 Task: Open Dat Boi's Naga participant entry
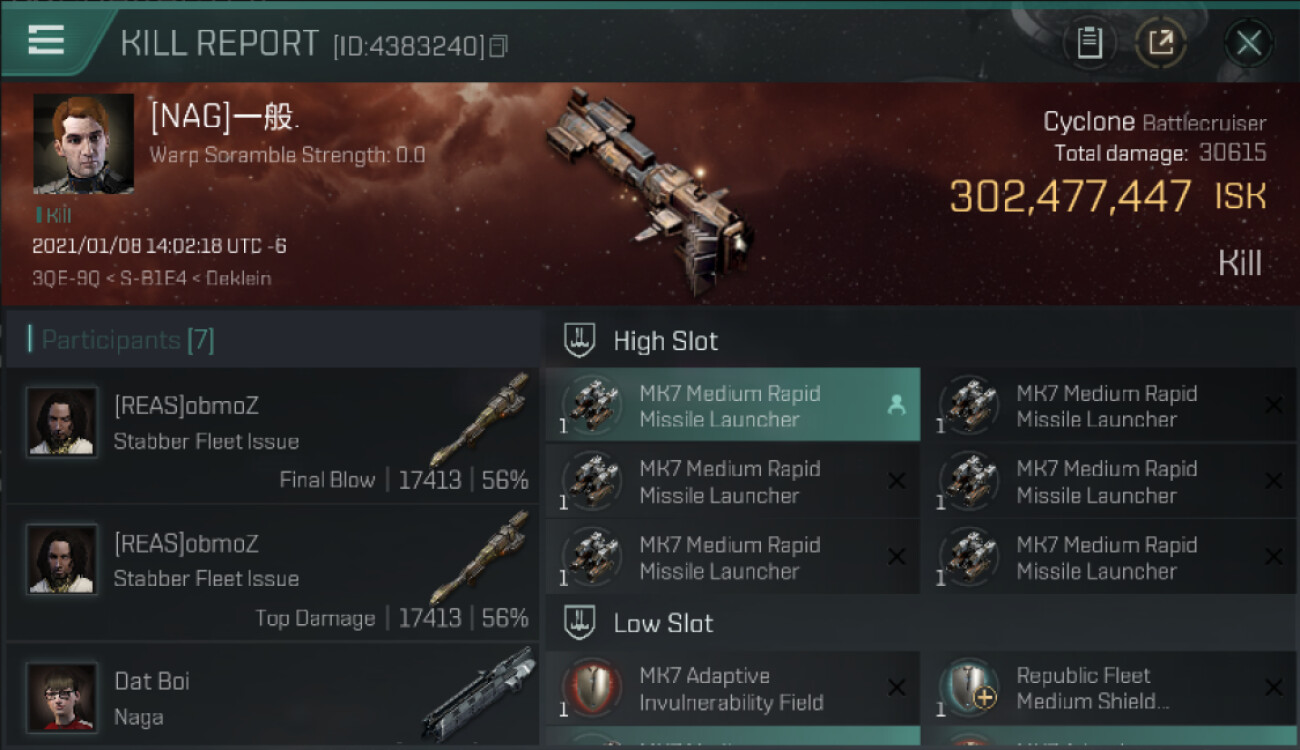[x=272, y=697]
